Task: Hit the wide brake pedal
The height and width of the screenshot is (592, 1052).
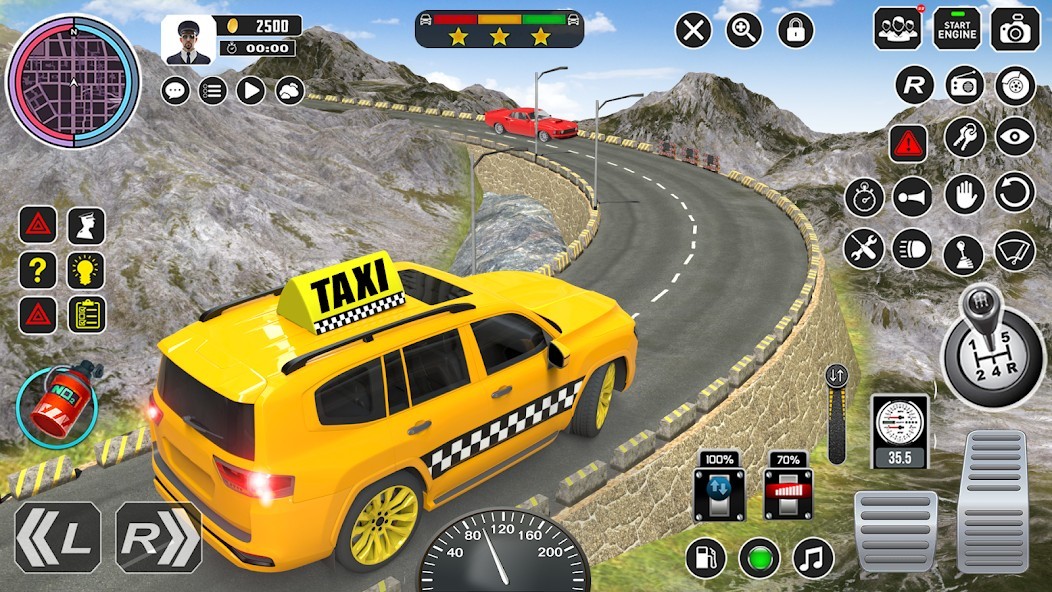Action: point(895,530)
